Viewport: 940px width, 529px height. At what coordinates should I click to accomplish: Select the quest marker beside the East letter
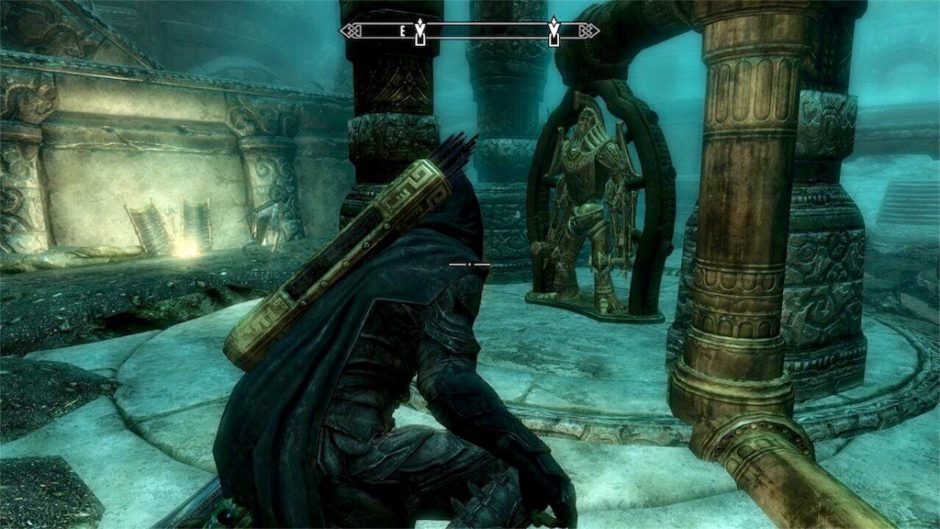422,31
